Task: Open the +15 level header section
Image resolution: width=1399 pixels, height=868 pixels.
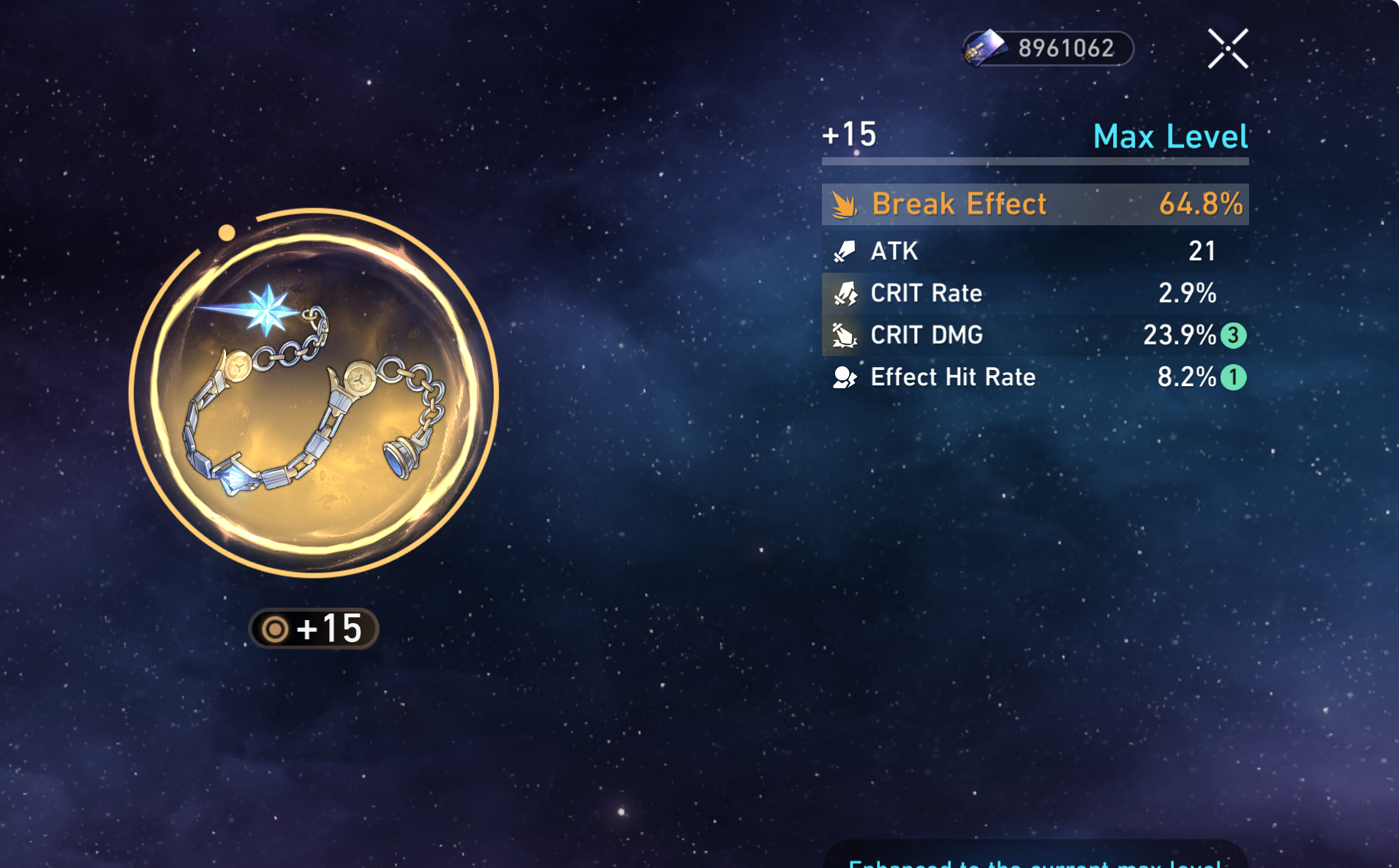Action: point(848,135)
